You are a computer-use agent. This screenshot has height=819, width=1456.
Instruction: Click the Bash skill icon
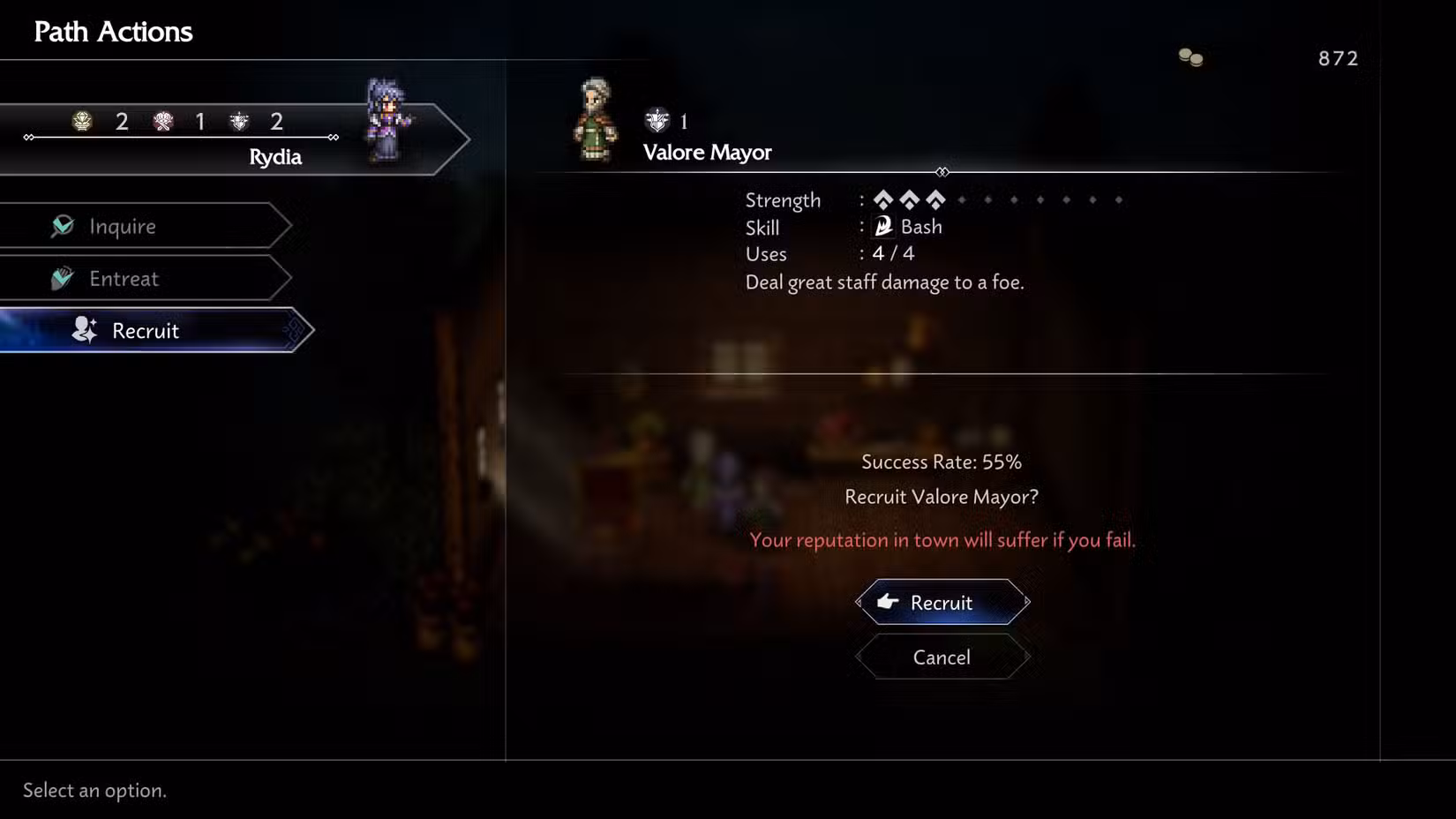click(885, 226)
